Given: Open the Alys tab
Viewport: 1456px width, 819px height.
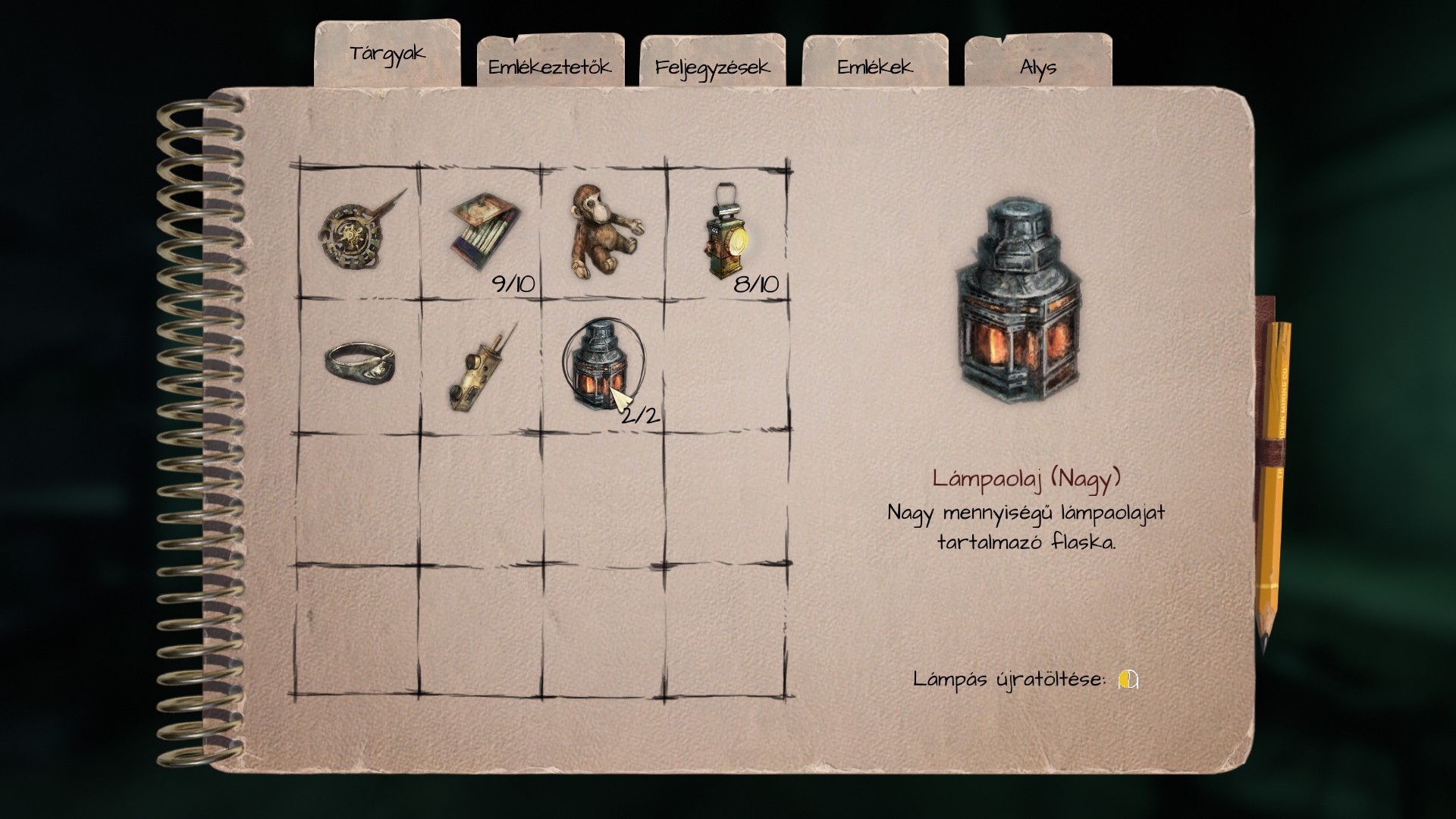Looking at the screenshot, I should click(x=1037, y=67).
